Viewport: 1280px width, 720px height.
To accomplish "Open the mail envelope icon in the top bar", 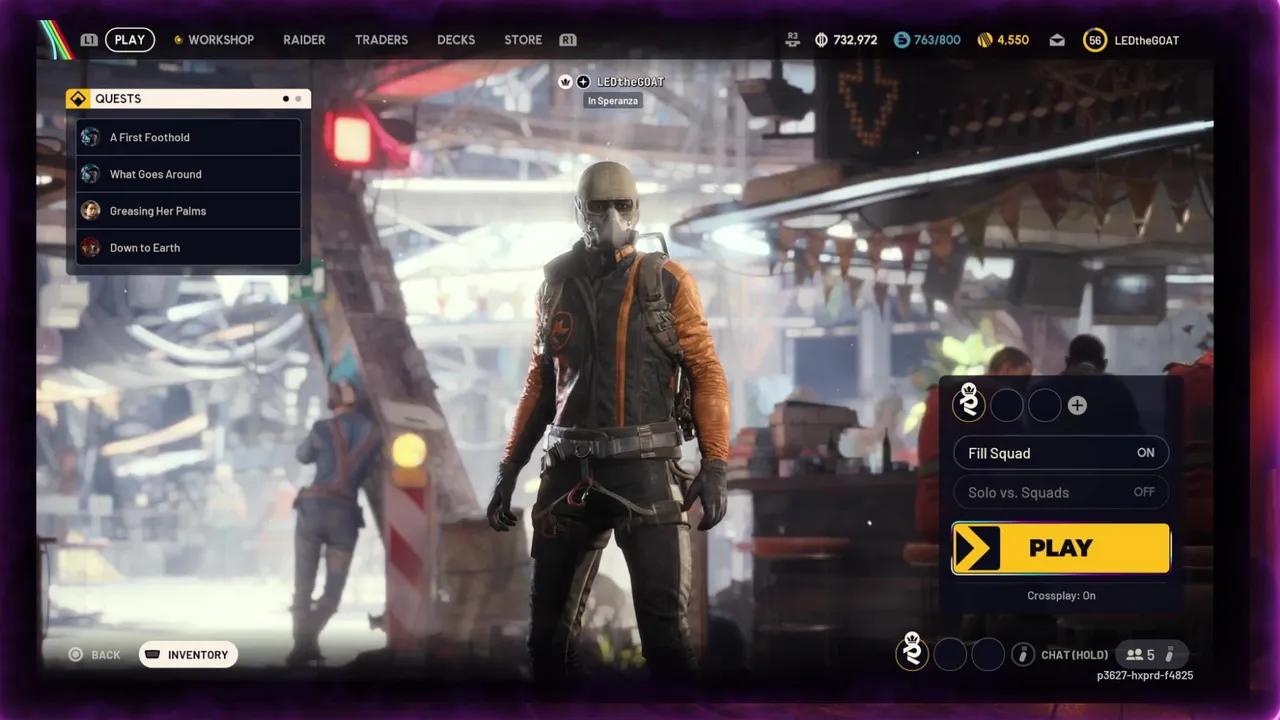I will click(1056, 40).
